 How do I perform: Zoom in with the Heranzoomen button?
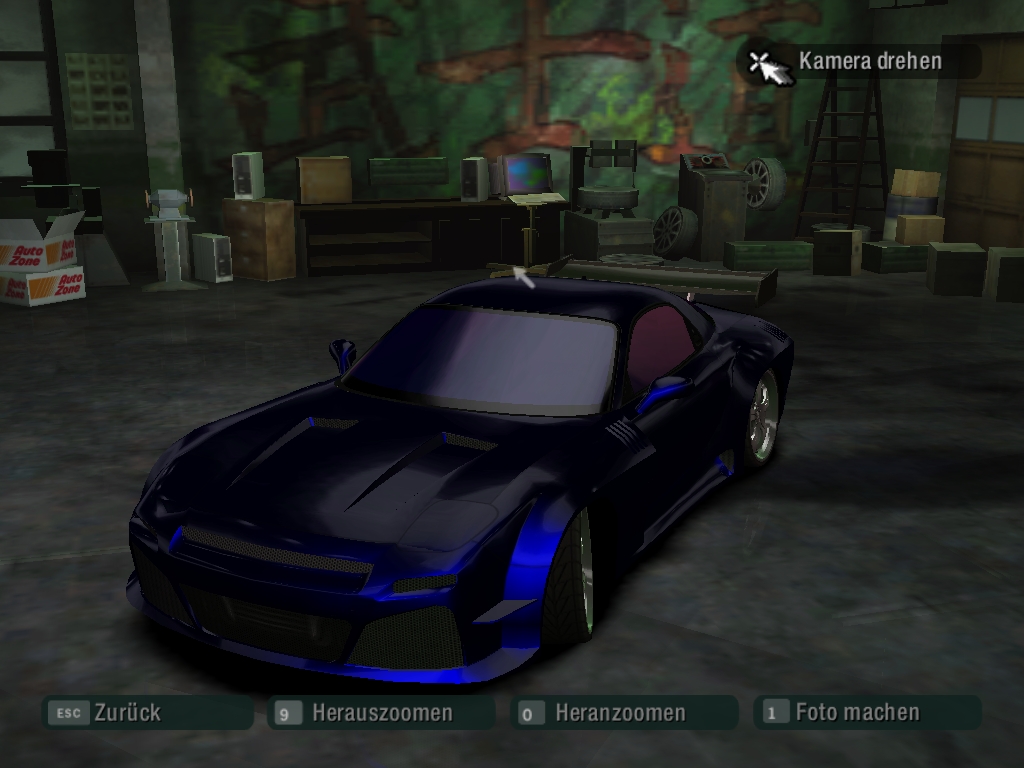[x=619, y=713]
